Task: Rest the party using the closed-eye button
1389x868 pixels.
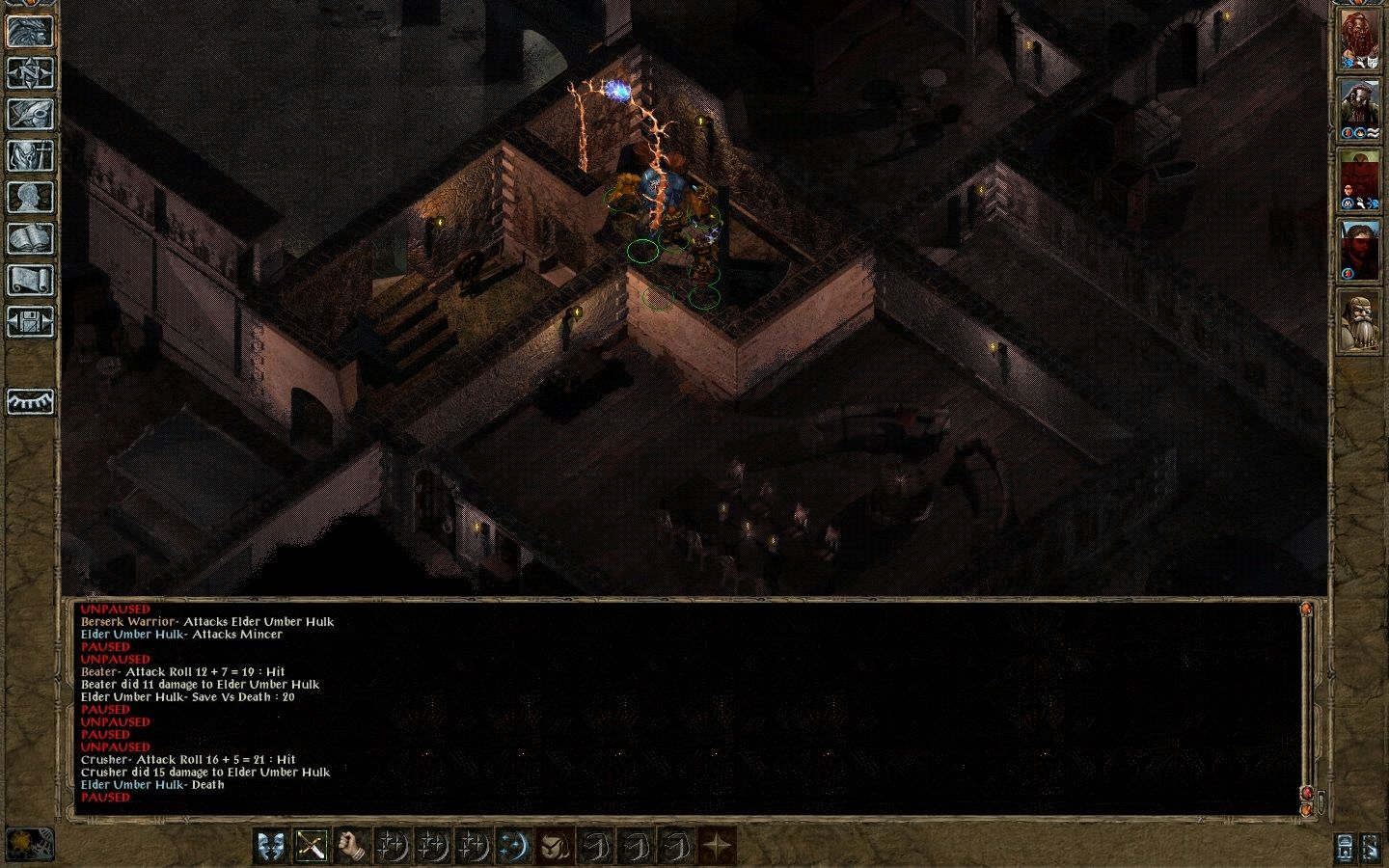Action: (30, 401)
